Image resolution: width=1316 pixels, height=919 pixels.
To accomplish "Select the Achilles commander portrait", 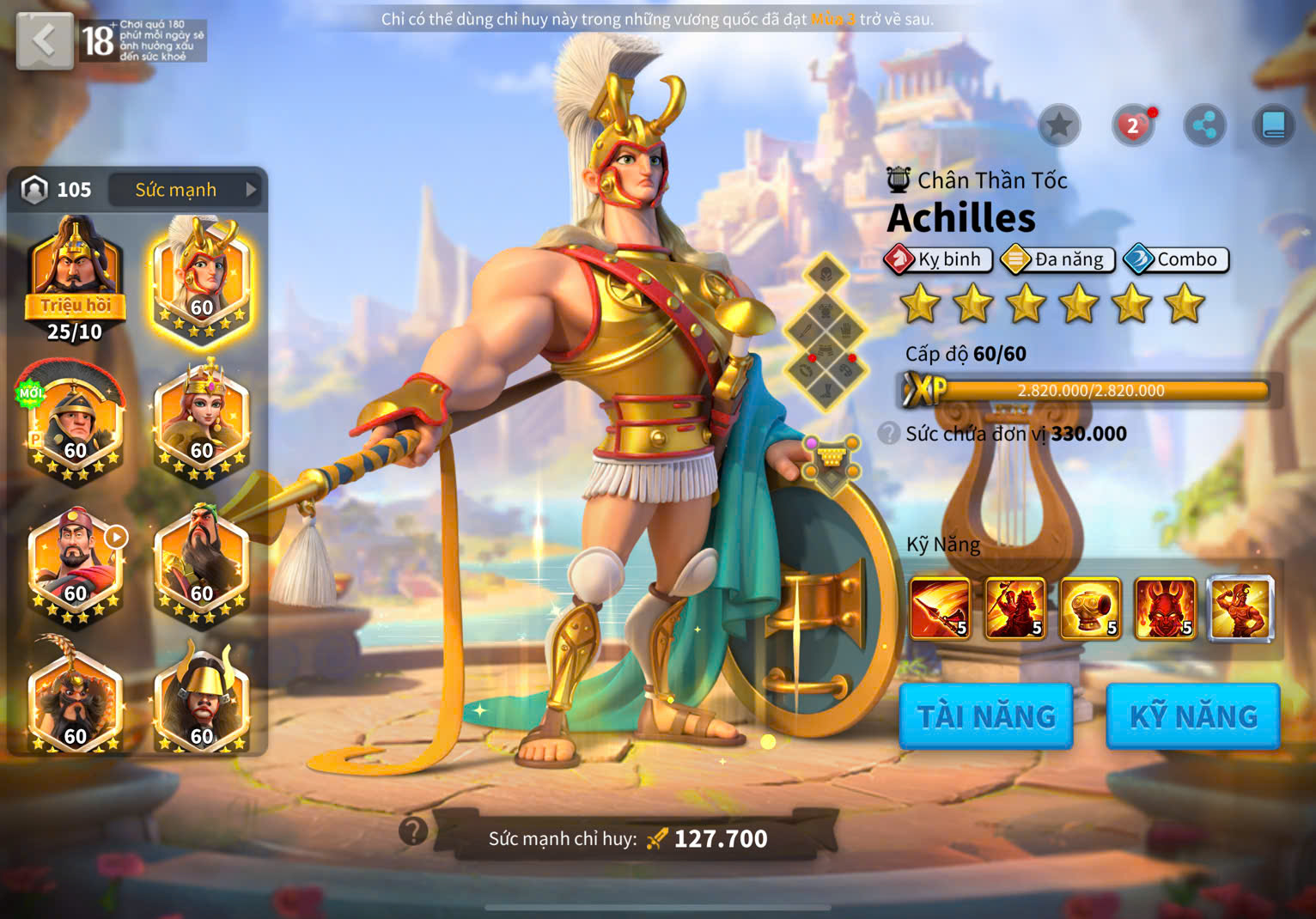I will tap(201, 279).
